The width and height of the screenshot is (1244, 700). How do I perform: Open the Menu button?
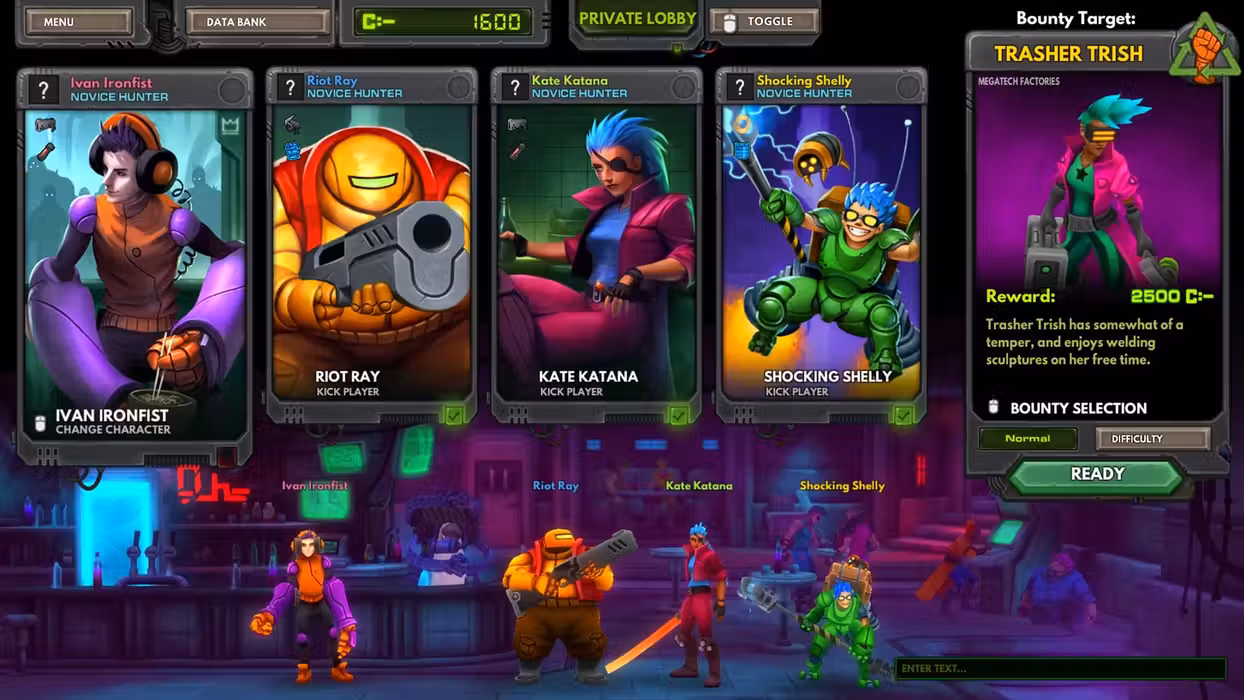(78, 22)
